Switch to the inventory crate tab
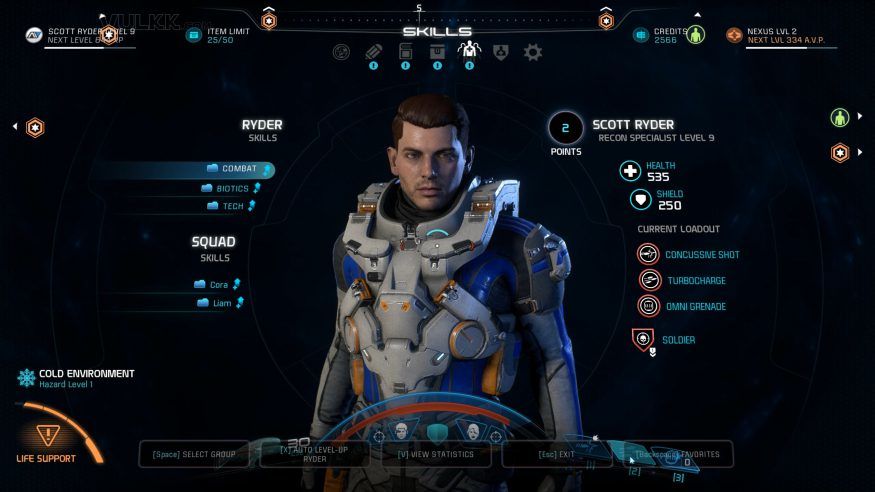Image resolution: width=875 pixels, height=492 pixels. point(437,52)
